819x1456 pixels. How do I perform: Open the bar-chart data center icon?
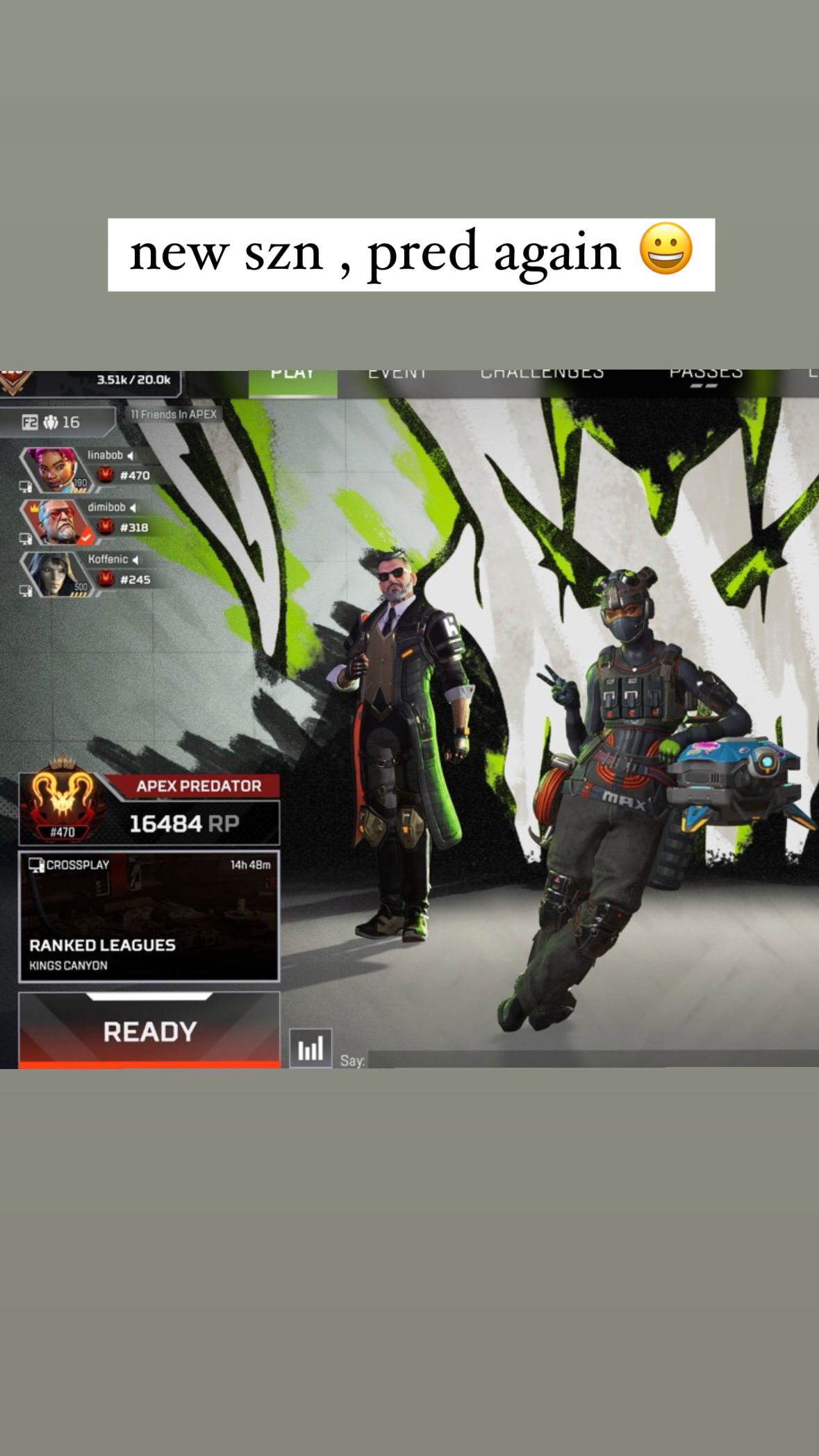click(x=311, y=1048)
